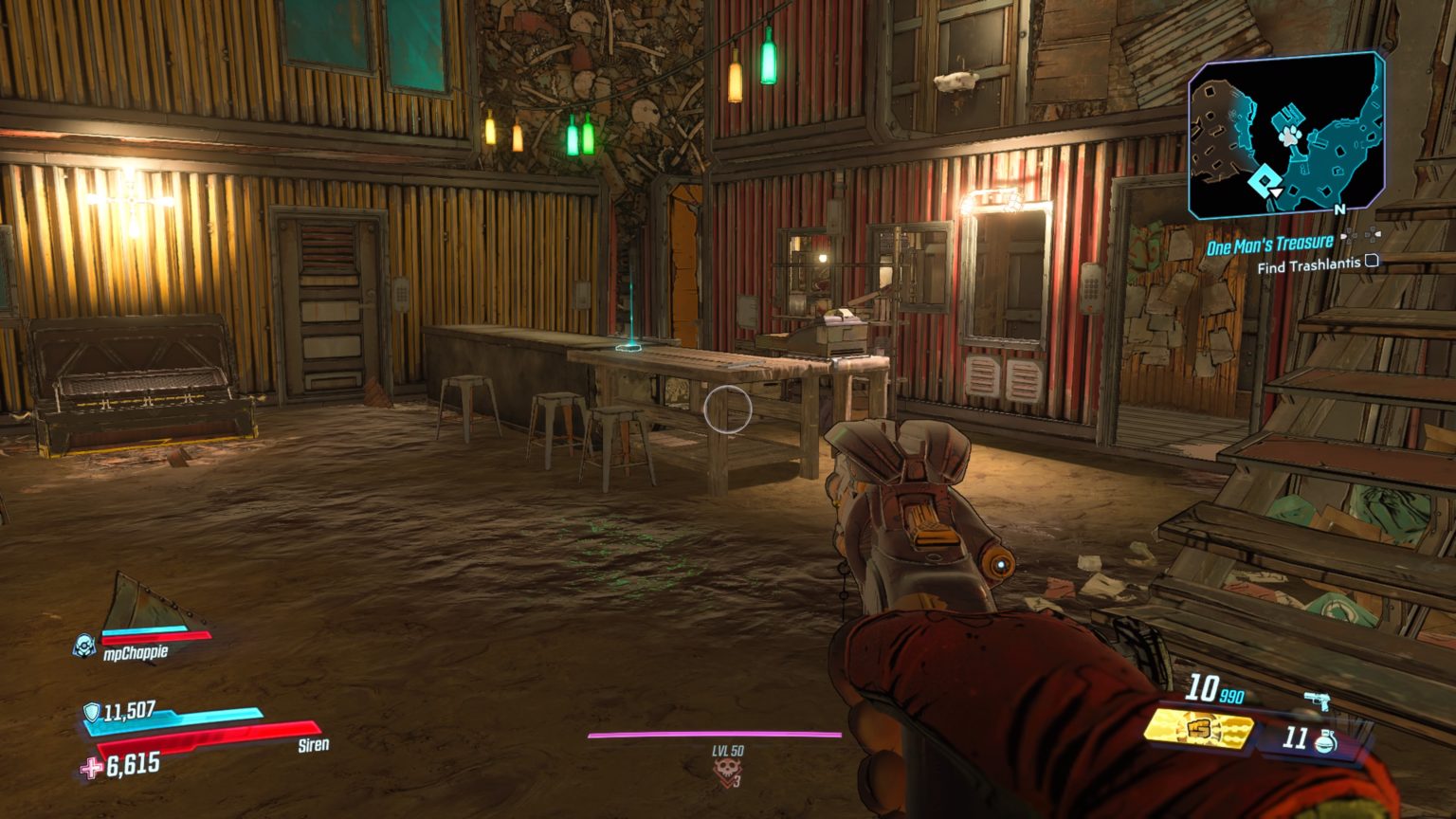Select the One Man's Treasure quest title
The width and height of the screenshot is (1456, 819).
[1268, 244]
